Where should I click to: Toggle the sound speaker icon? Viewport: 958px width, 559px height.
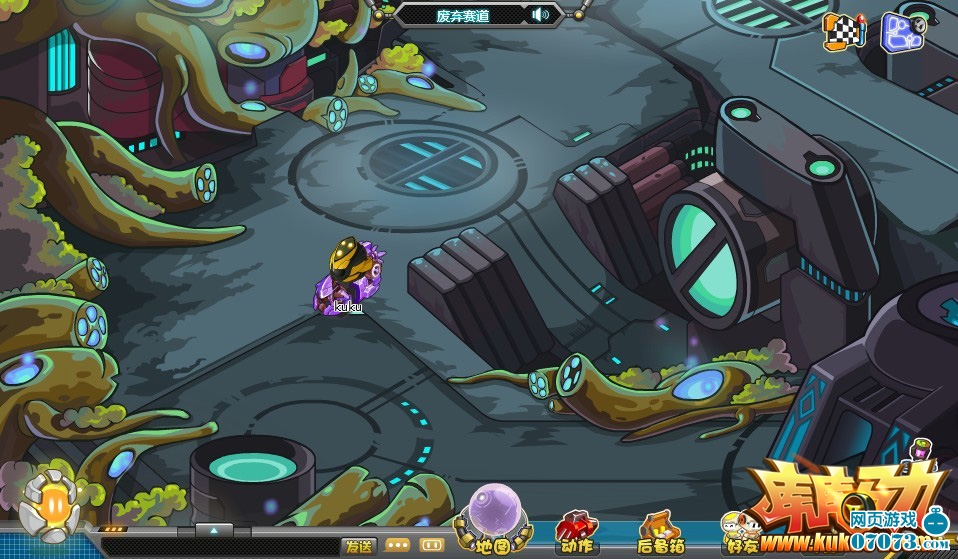click(x=542, y=14)
